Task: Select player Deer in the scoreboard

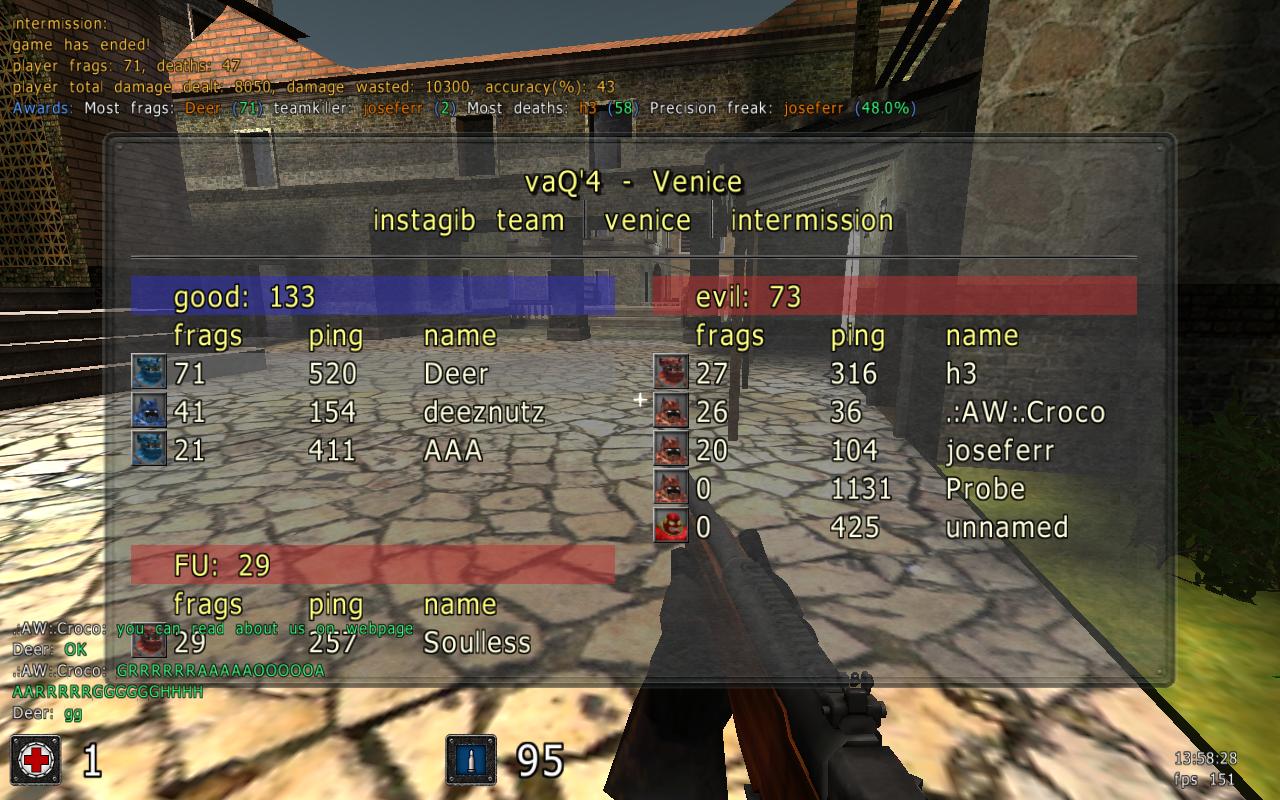Action: pos(456,374)
